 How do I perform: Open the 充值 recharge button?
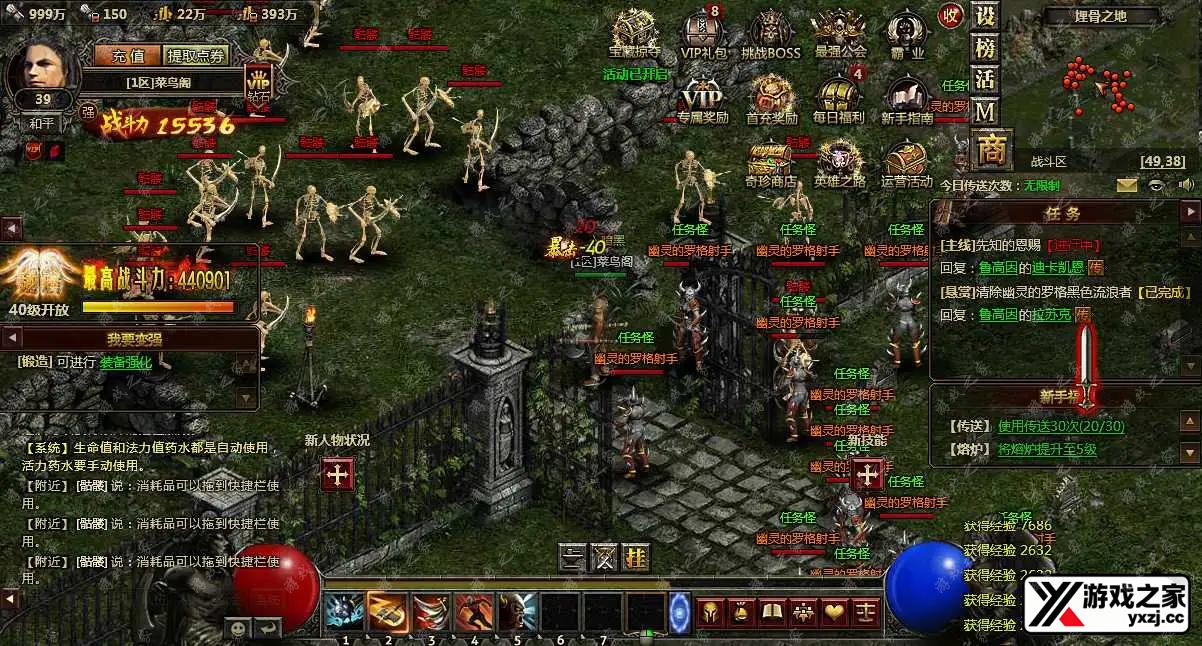coord(128,56)
